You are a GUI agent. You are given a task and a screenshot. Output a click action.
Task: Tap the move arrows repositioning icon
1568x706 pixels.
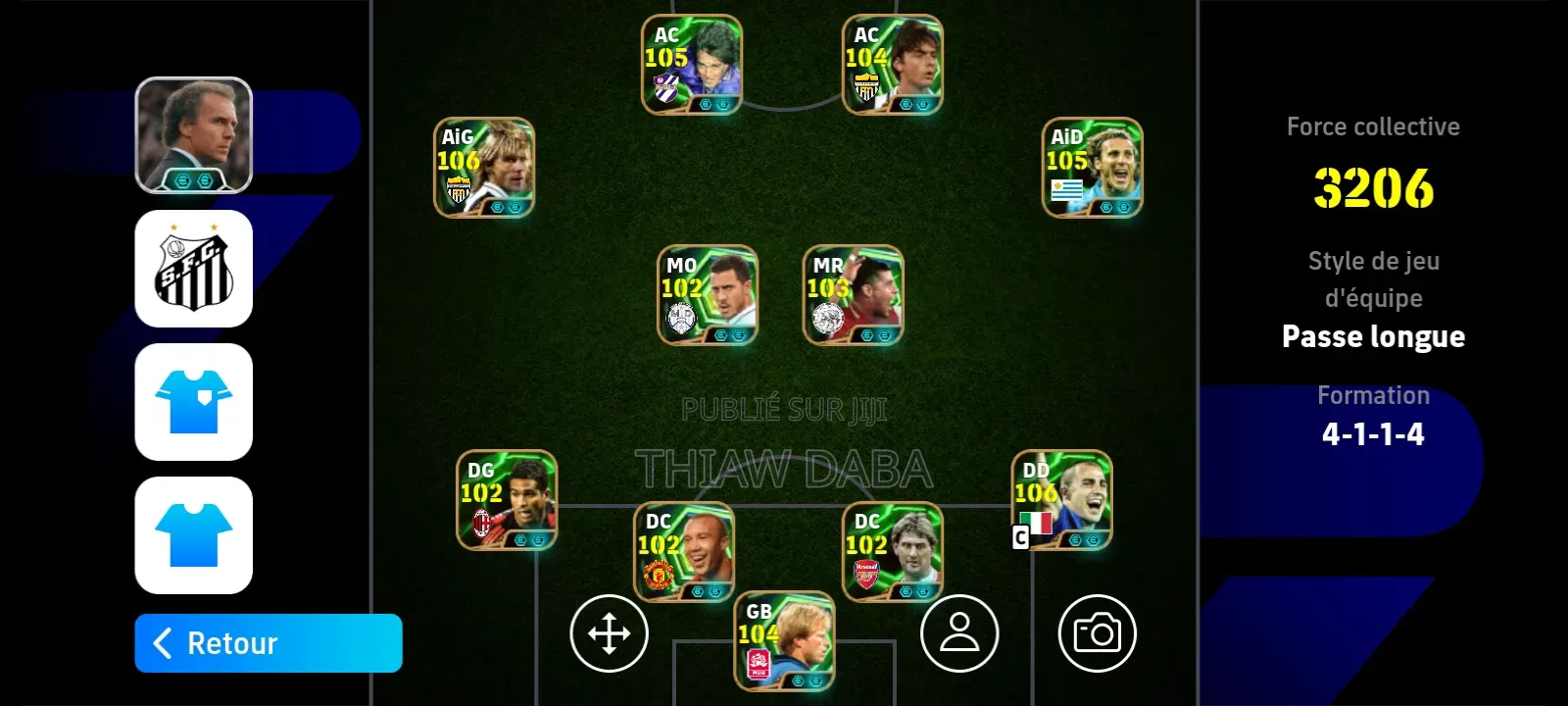coord(609,633)
